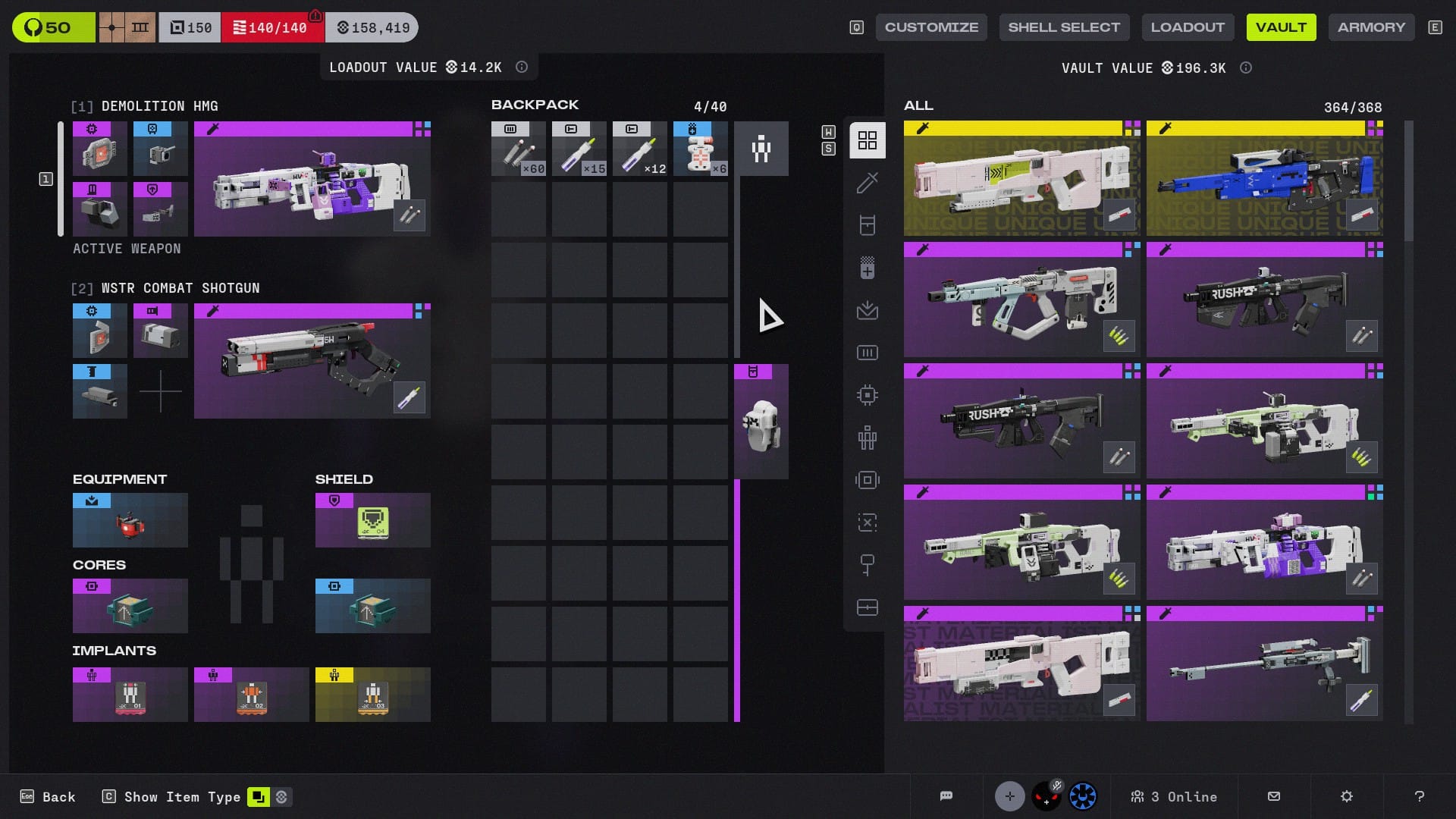Select the x60 ammo stack in backpack
This screenshot has width=1456, height=819.
click(518, 149)
